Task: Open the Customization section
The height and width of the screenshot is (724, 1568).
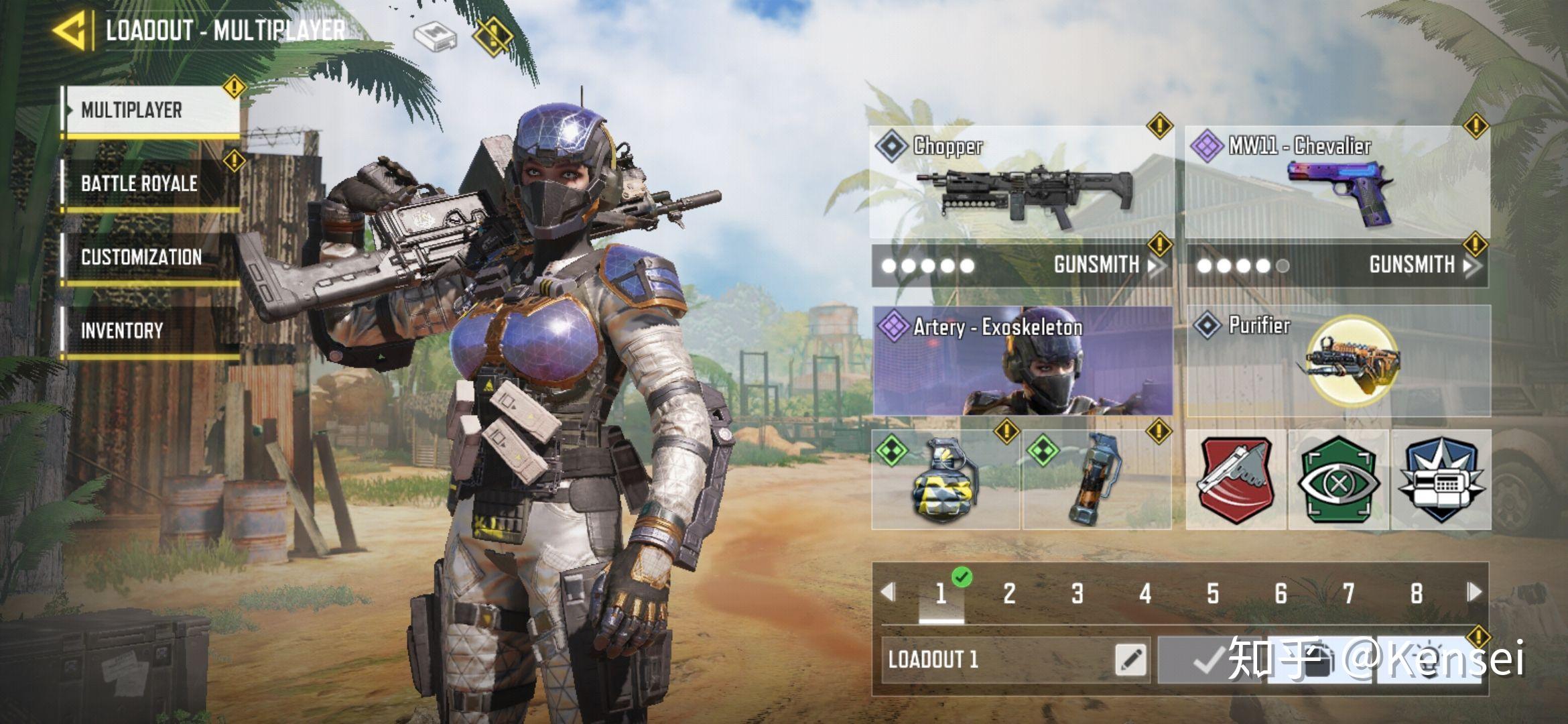Action: coord(151,257)
